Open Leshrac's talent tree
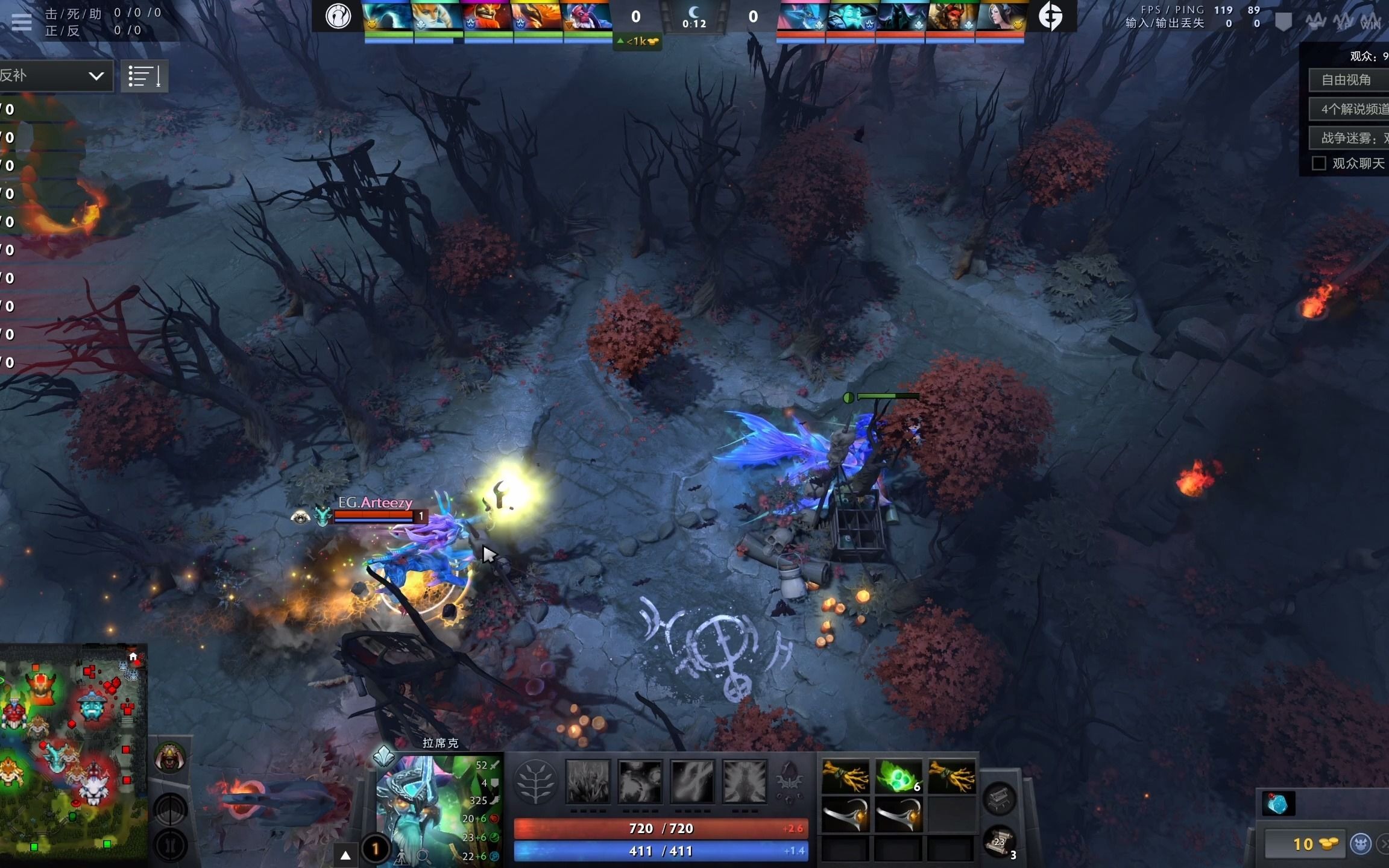The width and height of the screenshot is (1389, 868). coord(535,782)
